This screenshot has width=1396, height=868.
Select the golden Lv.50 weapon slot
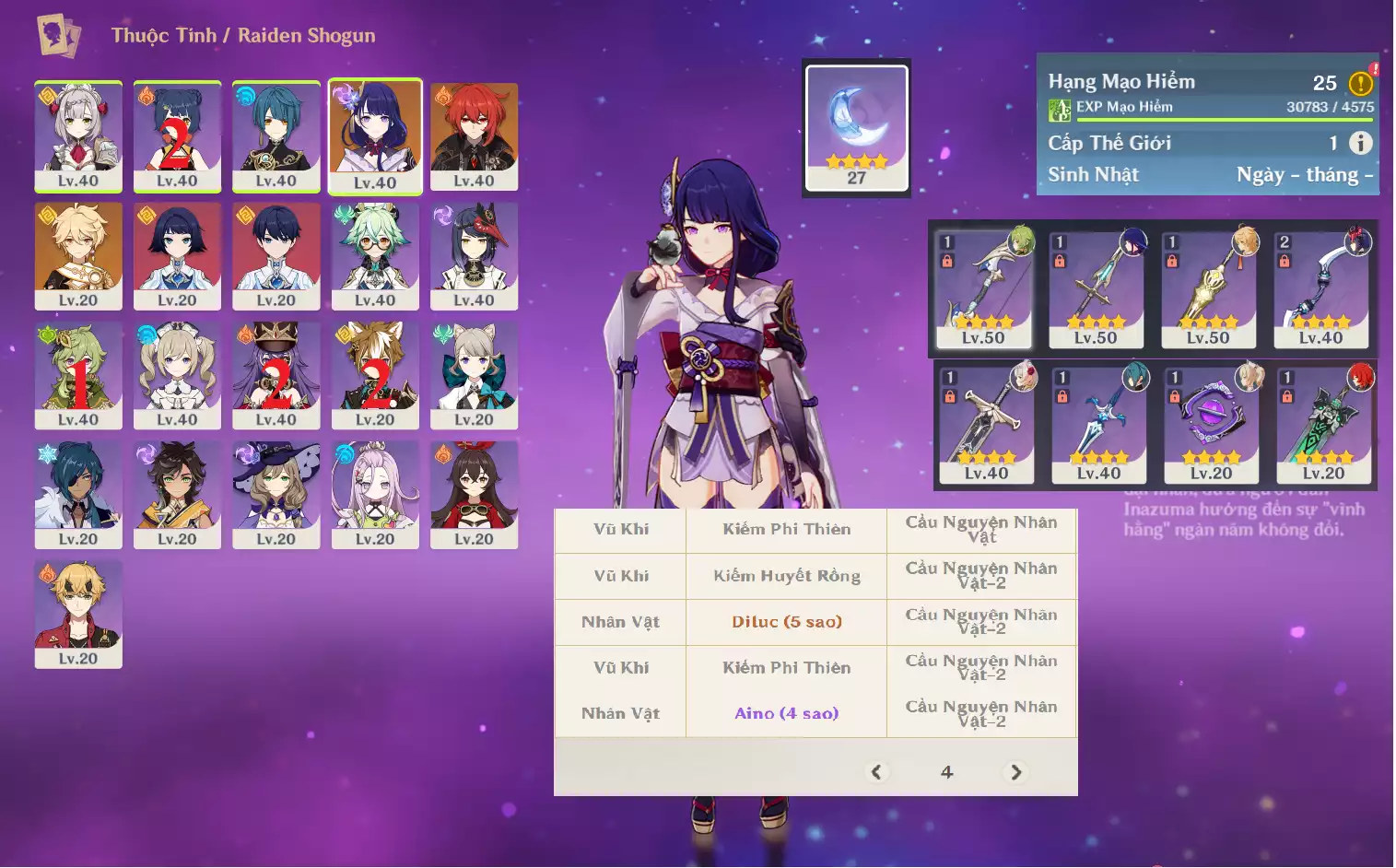pyautogui.click(x=1208, y=288)
